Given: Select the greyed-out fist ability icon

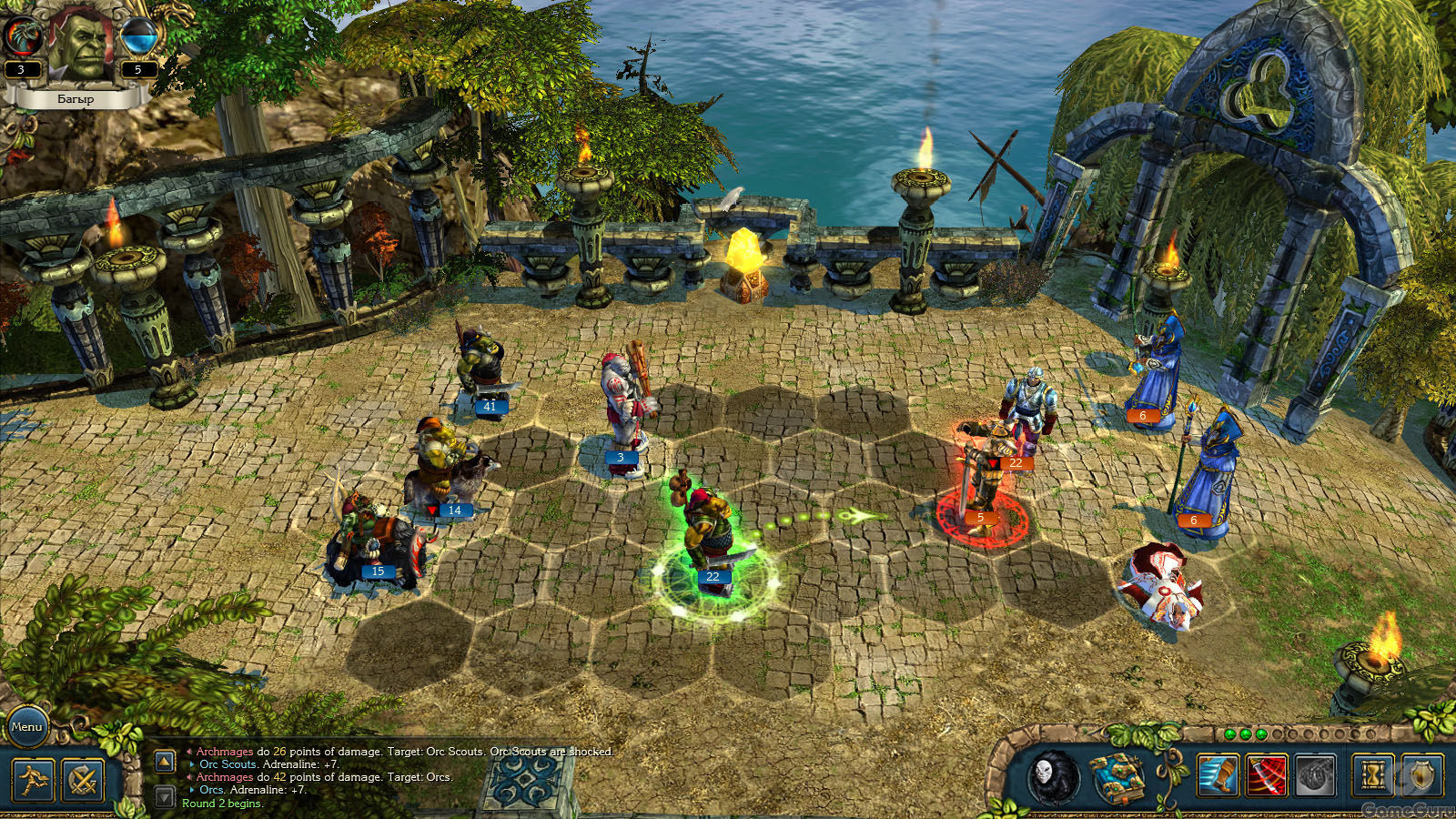Looking at the screenshot, I should coord(1315,775).
